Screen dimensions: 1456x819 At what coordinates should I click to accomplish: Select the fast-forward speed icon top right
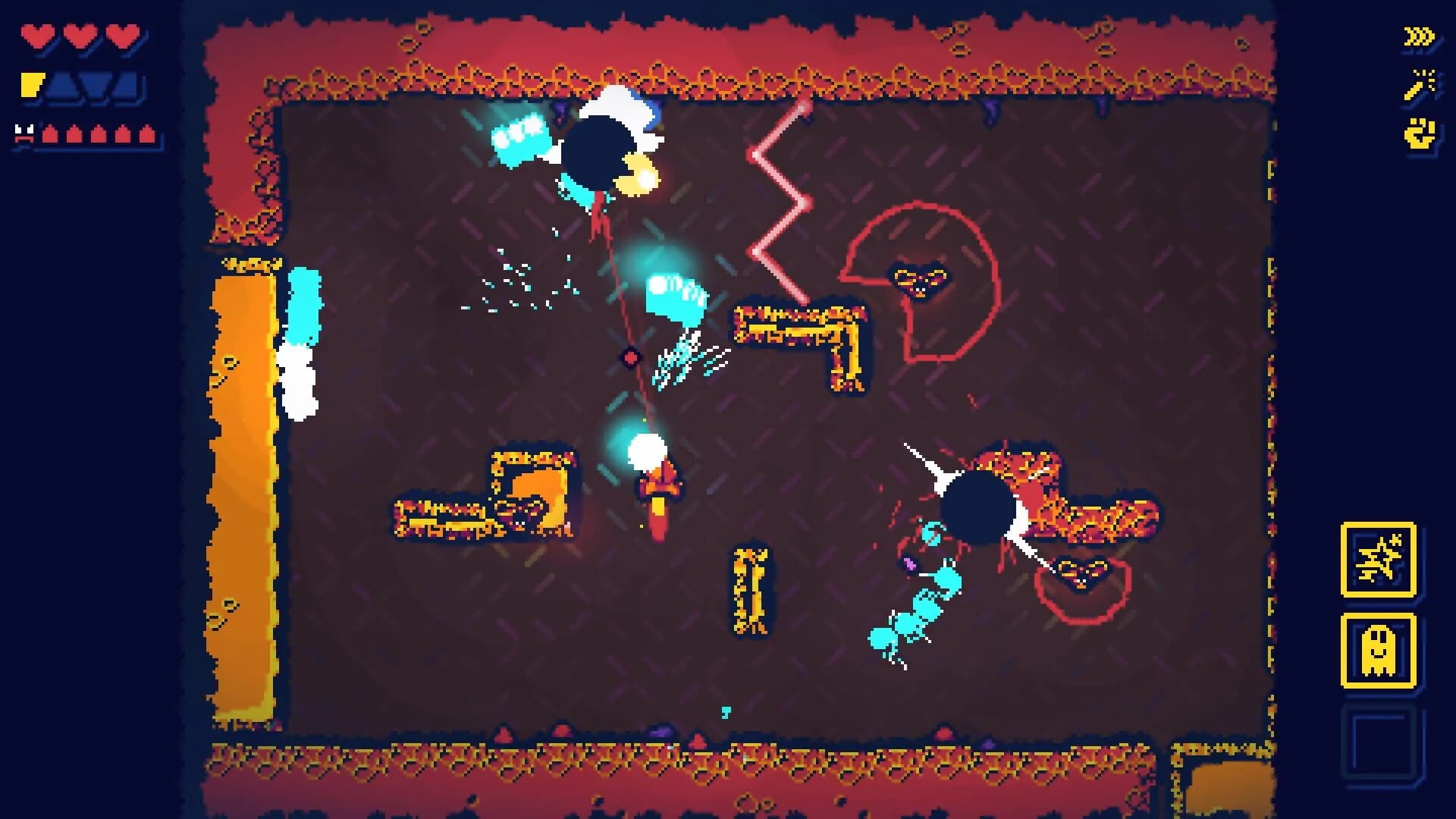coord(1418,36)
